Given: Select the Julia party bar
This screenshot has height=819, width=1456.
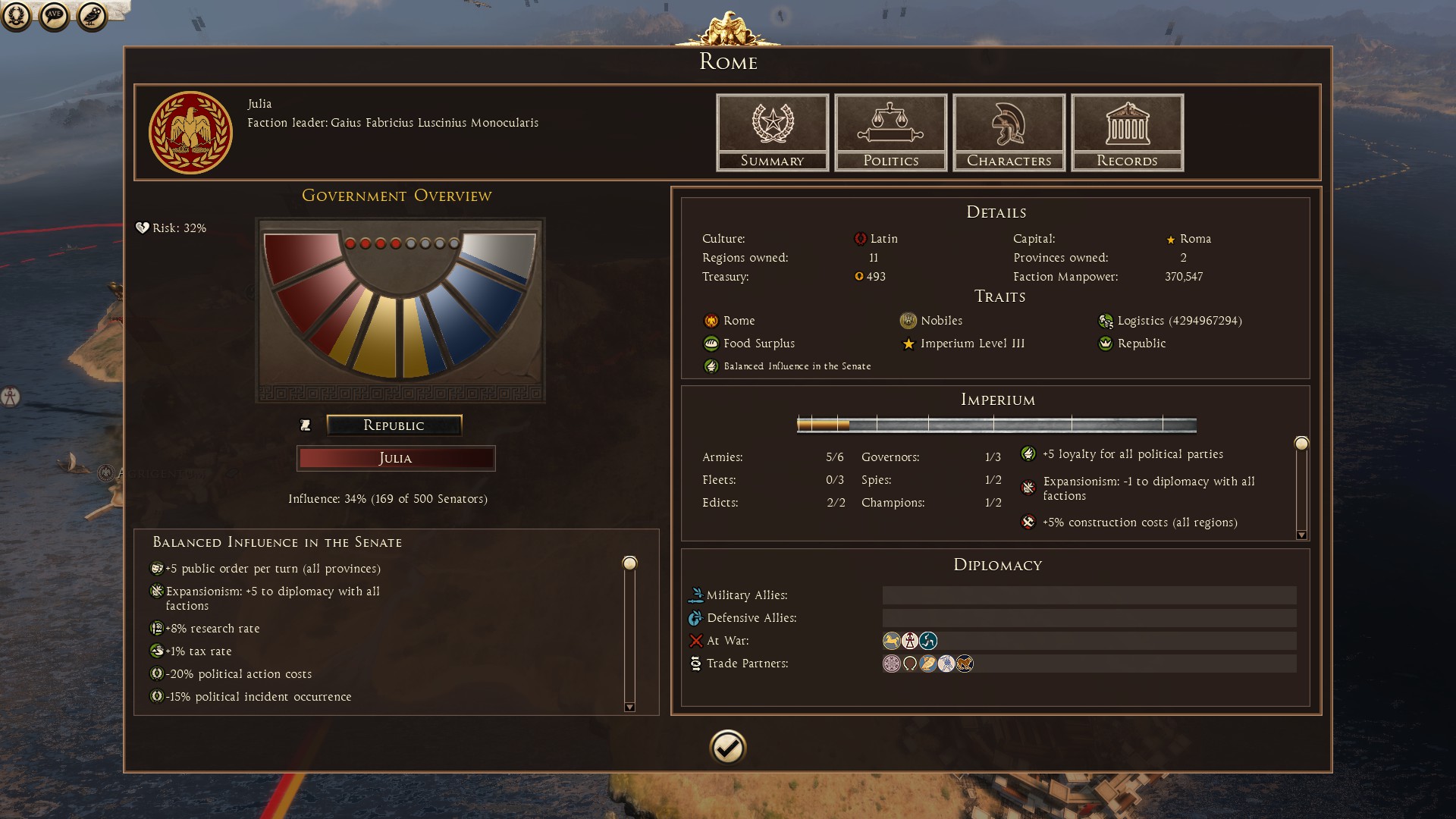Looking at the screenshot, I should [x=395, y=458].
